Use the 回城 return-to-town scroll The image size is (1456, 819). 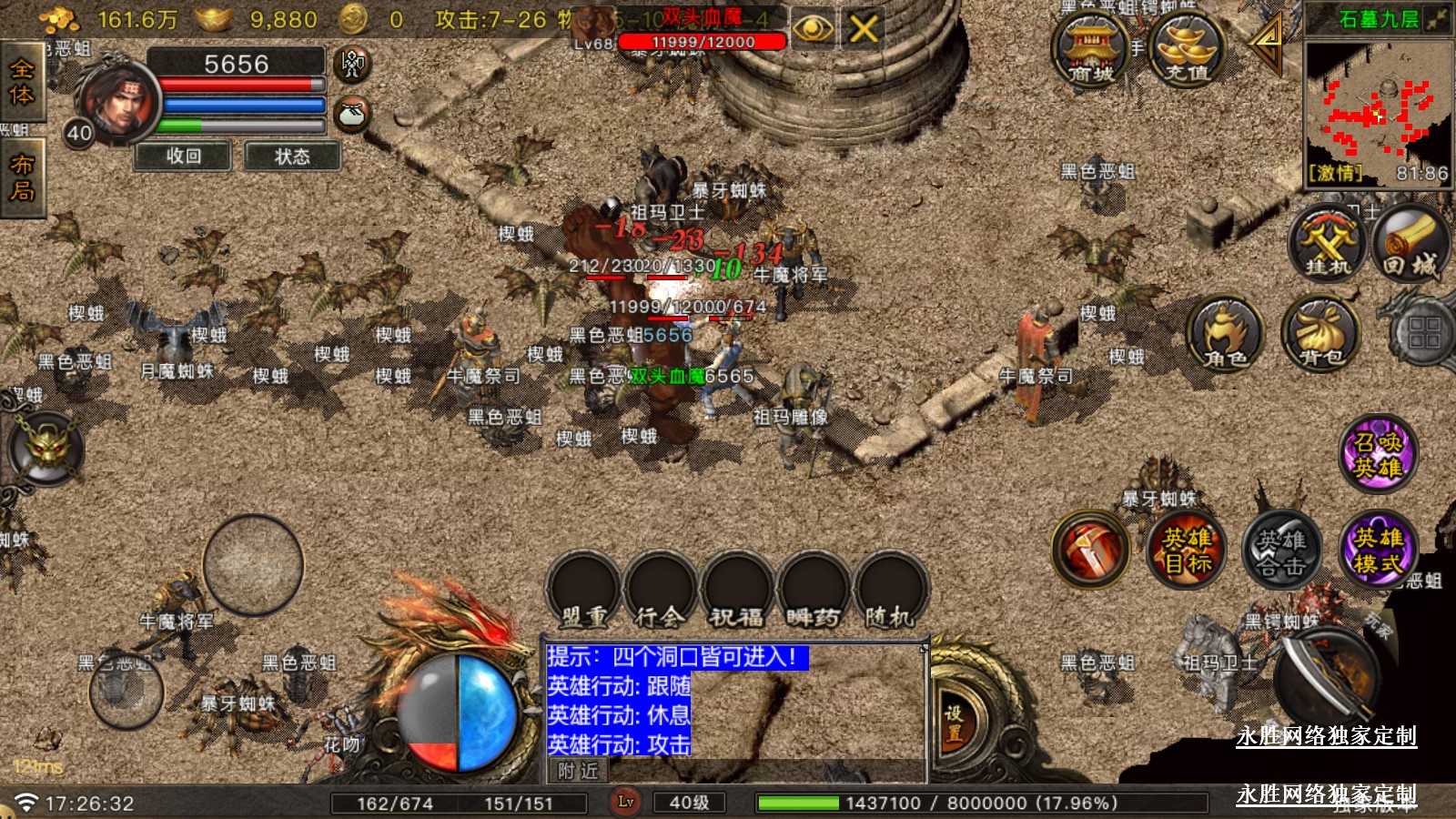(x=1410, y=243)
